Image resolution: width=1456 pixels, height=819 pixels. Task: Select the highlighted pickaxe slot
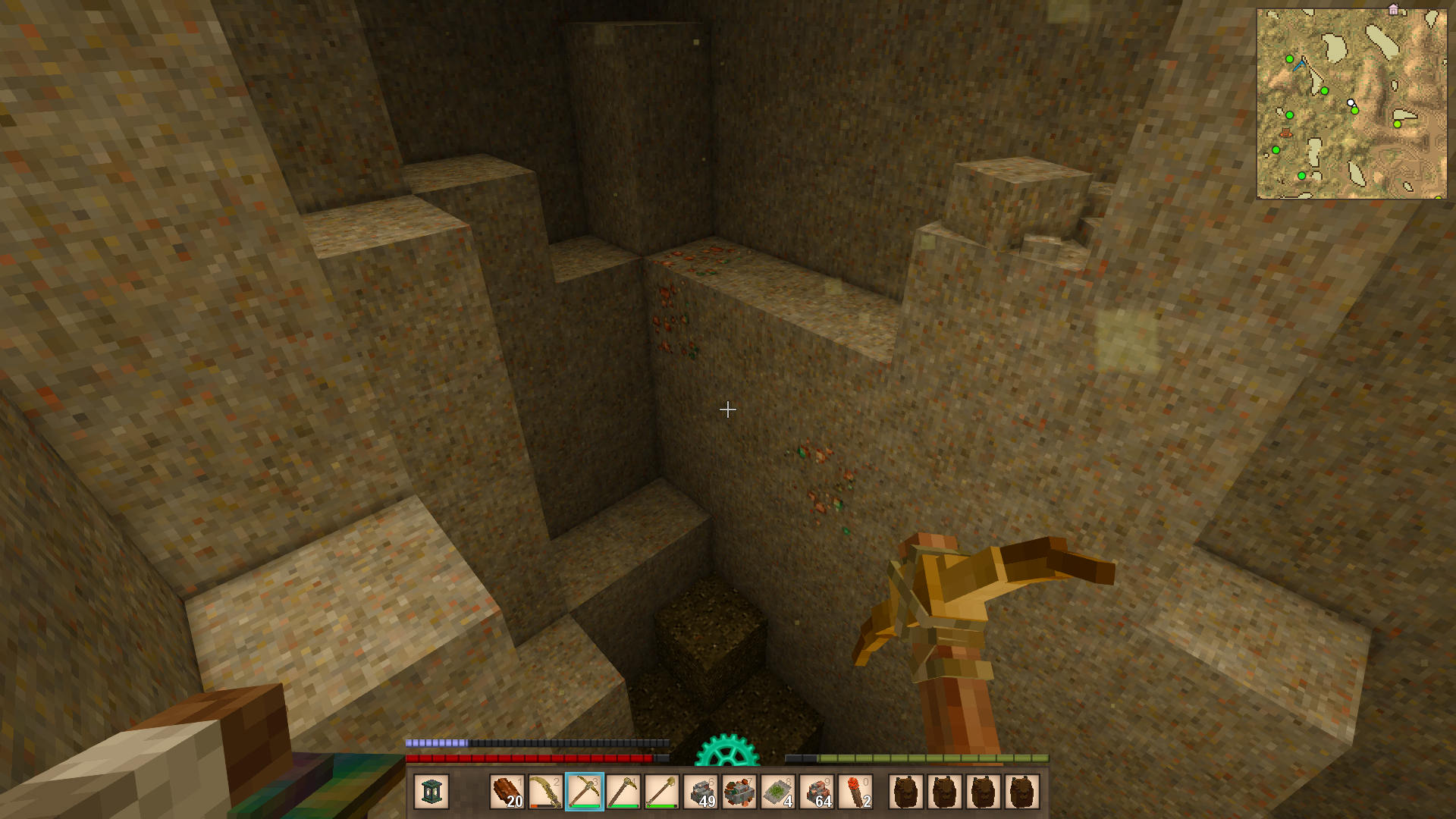pyautogui.click(x=585, y=792)
